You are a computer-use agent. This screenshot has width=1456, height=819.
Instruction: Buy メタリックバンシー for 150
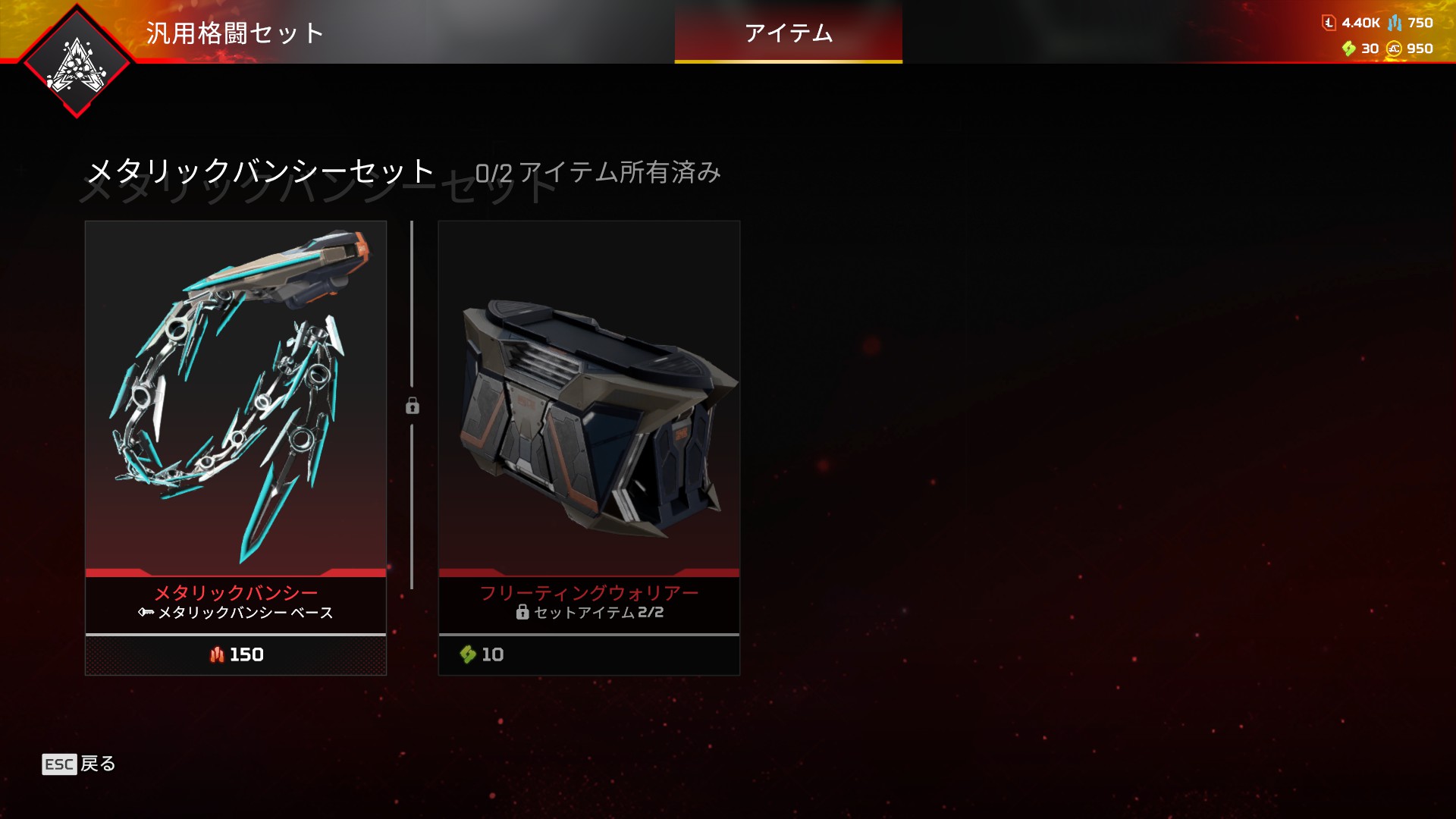tap(236, 654)
